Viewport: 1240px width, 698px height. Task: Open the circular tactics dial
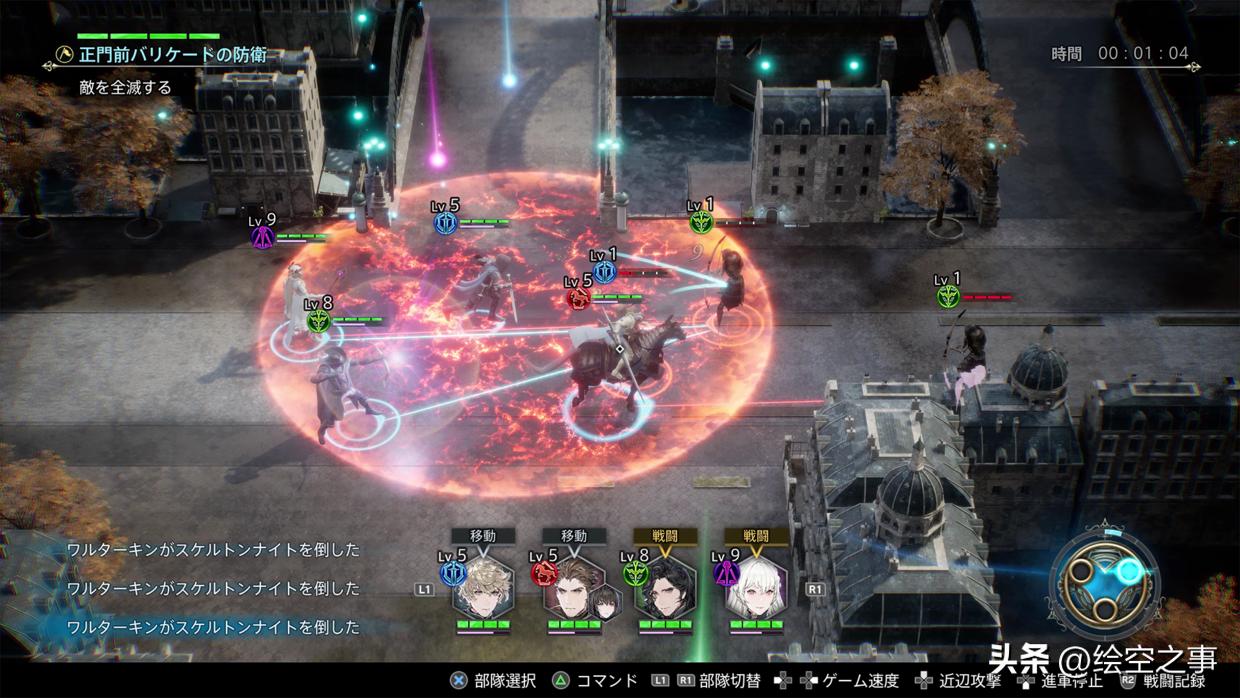tap(1104, 580)
